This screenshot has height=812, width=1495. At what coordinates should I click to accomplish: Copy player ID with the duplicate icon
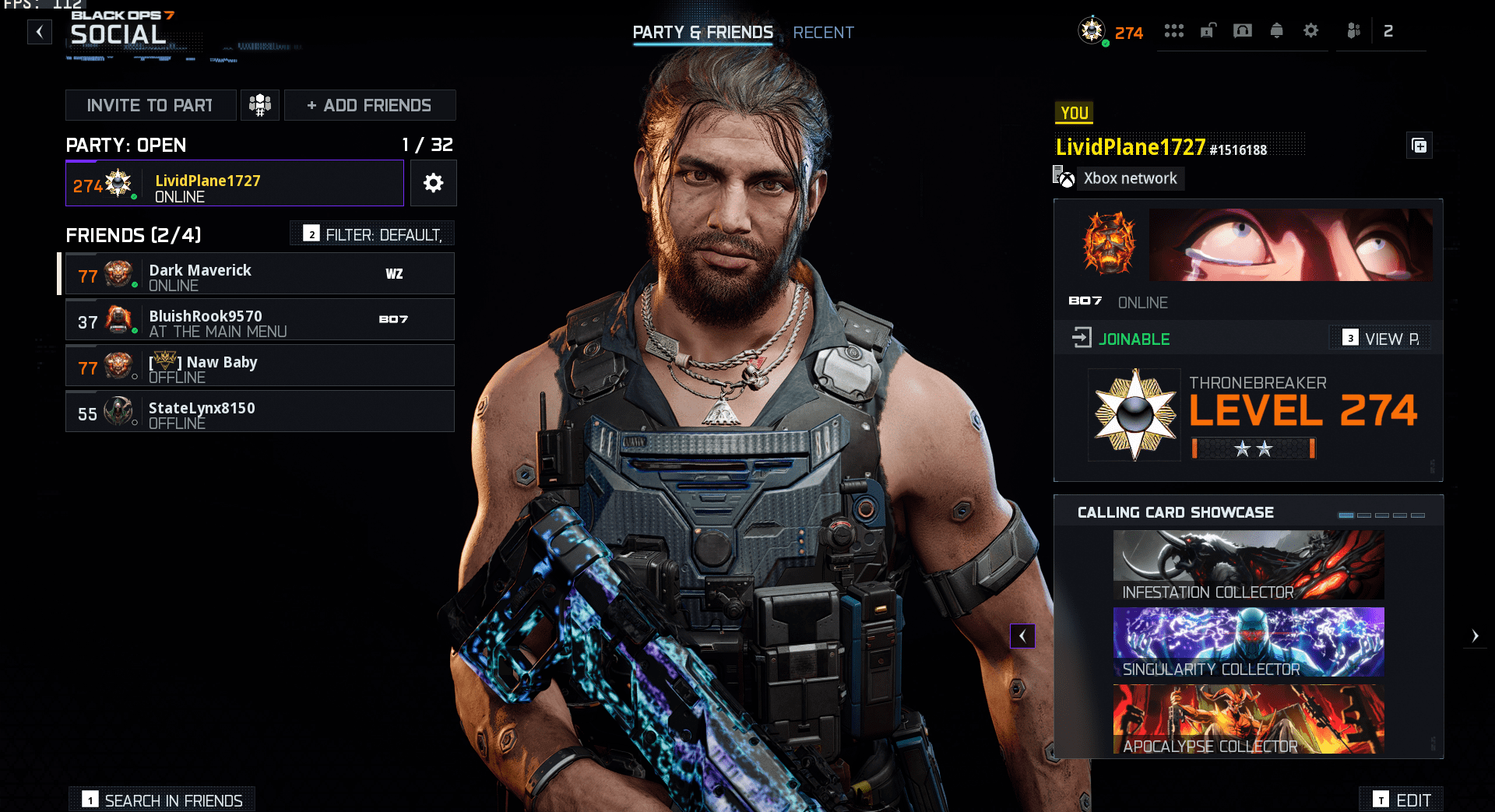pyautogui.click(x=1419, y=146)
